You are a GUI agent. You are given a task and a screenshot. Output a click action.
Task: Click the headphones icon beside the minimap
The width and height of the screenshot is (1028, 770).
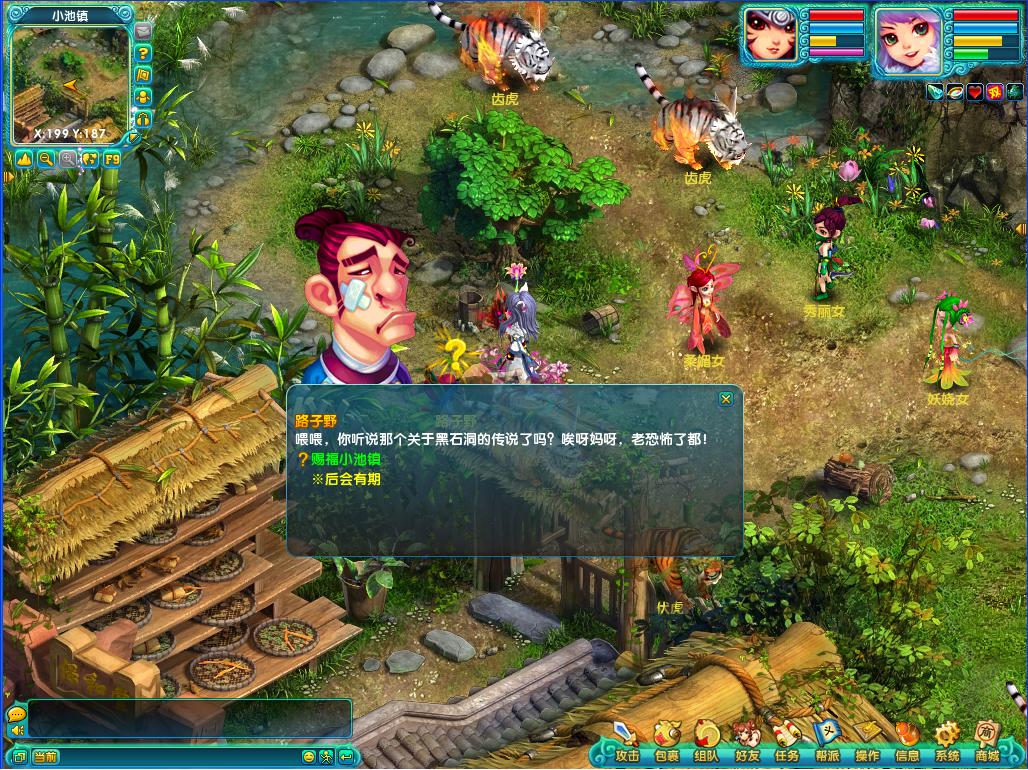[x=143, y=118]
